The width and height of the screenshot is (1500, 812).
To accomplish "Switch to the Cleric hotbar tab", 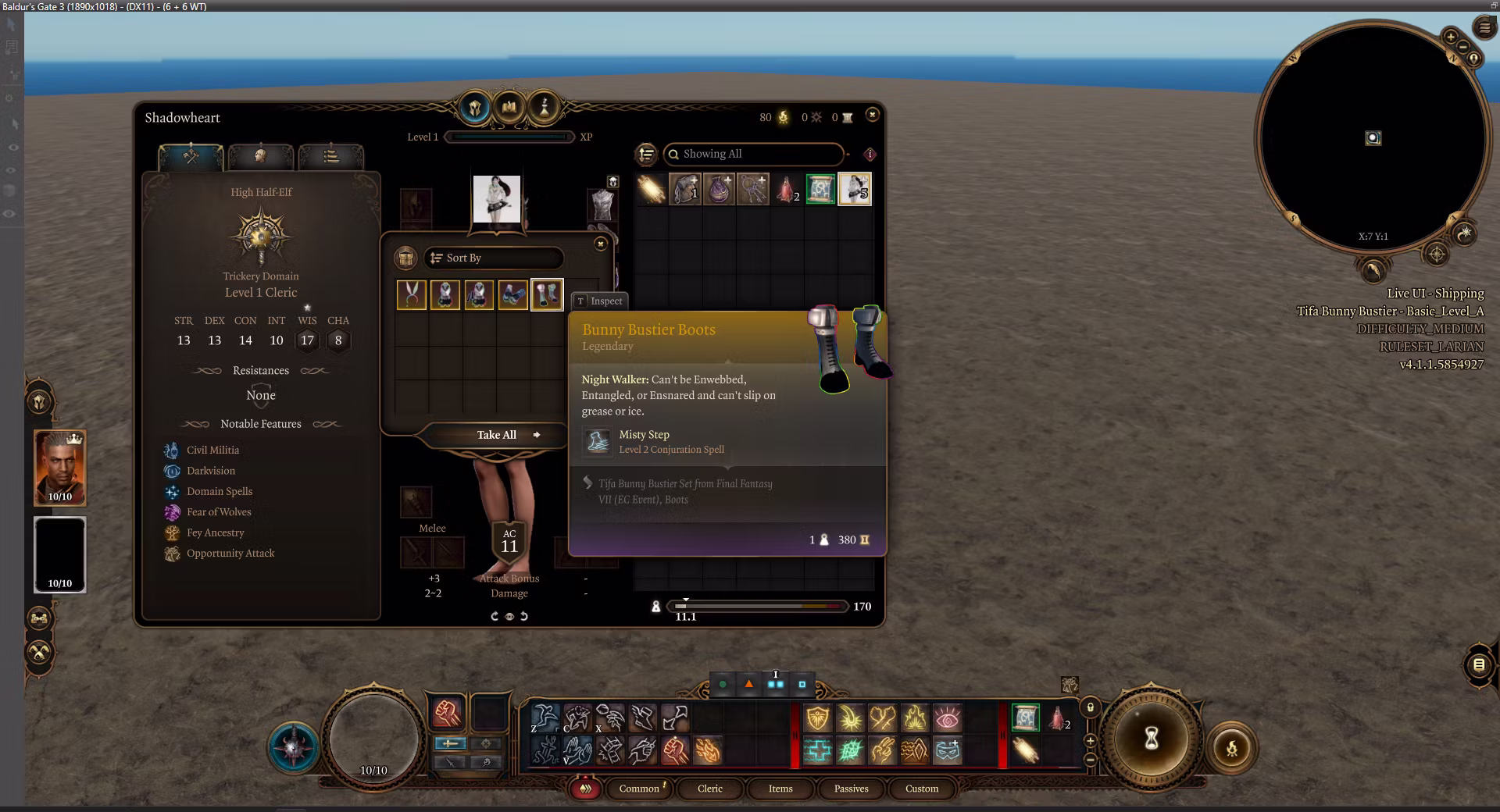I will point(709,789).
